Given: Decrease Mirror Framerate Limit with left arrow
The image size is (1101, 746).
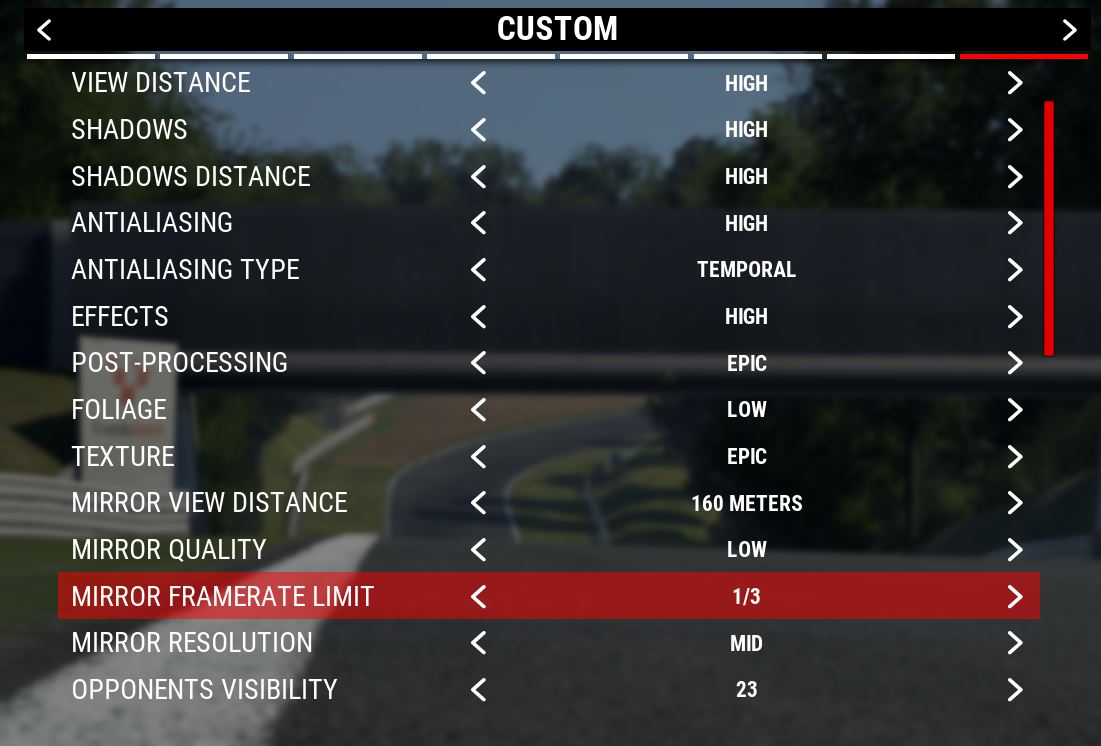Looking at the screenshot, I should (x=478, y=597).
